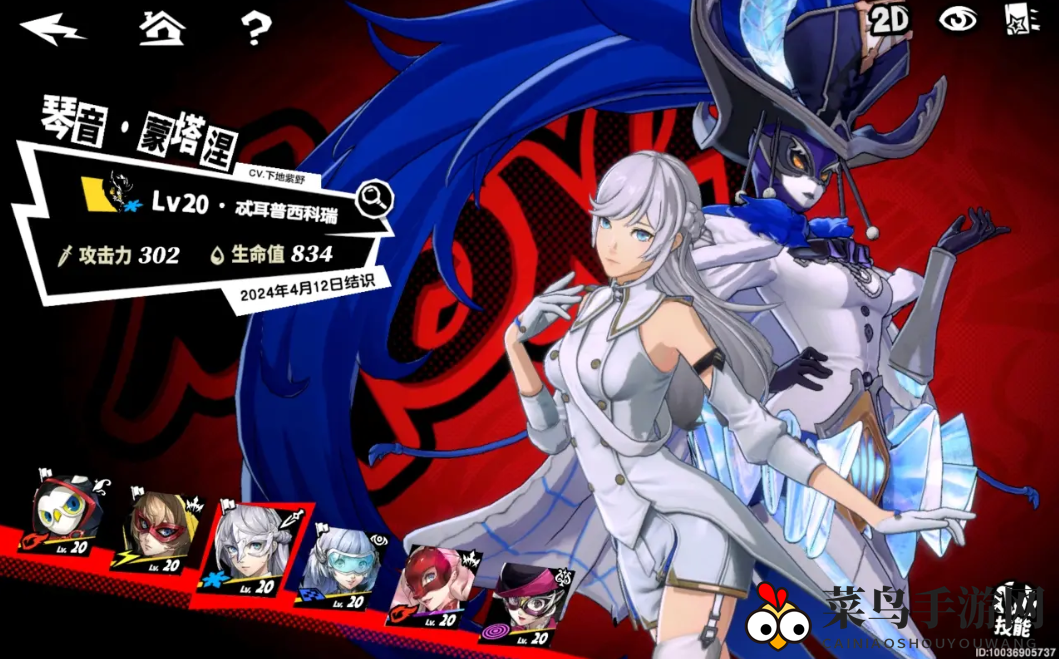This screenshot has height=659, width=1059.
Task: Return to the home screen
Action: click(162, 27)
